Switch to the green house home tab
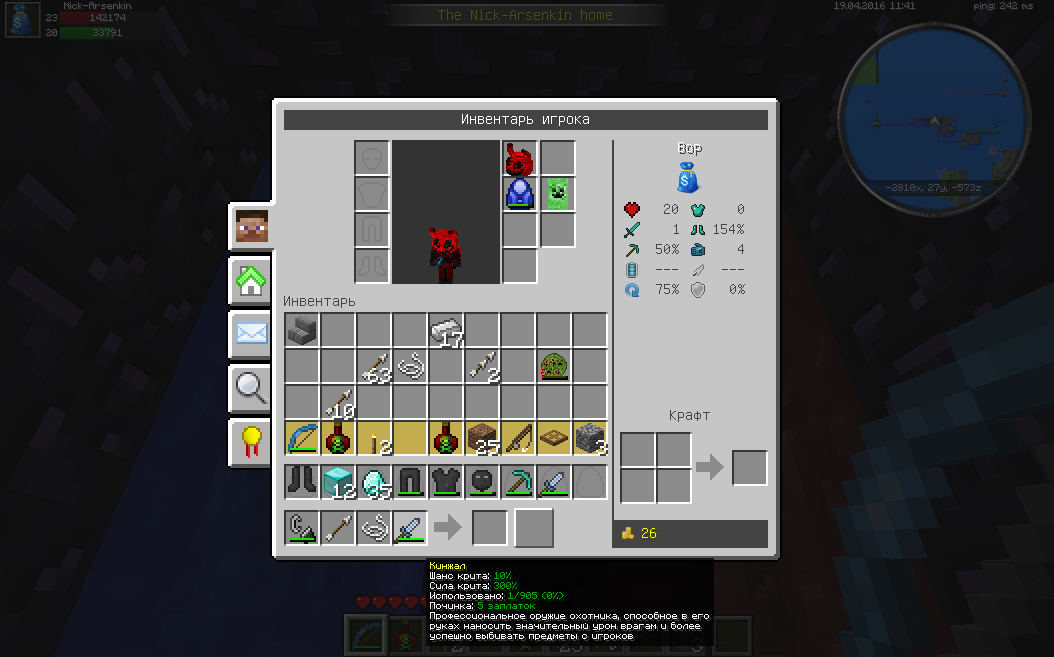This screenshot has width=1054, height=657. (252, 281)
